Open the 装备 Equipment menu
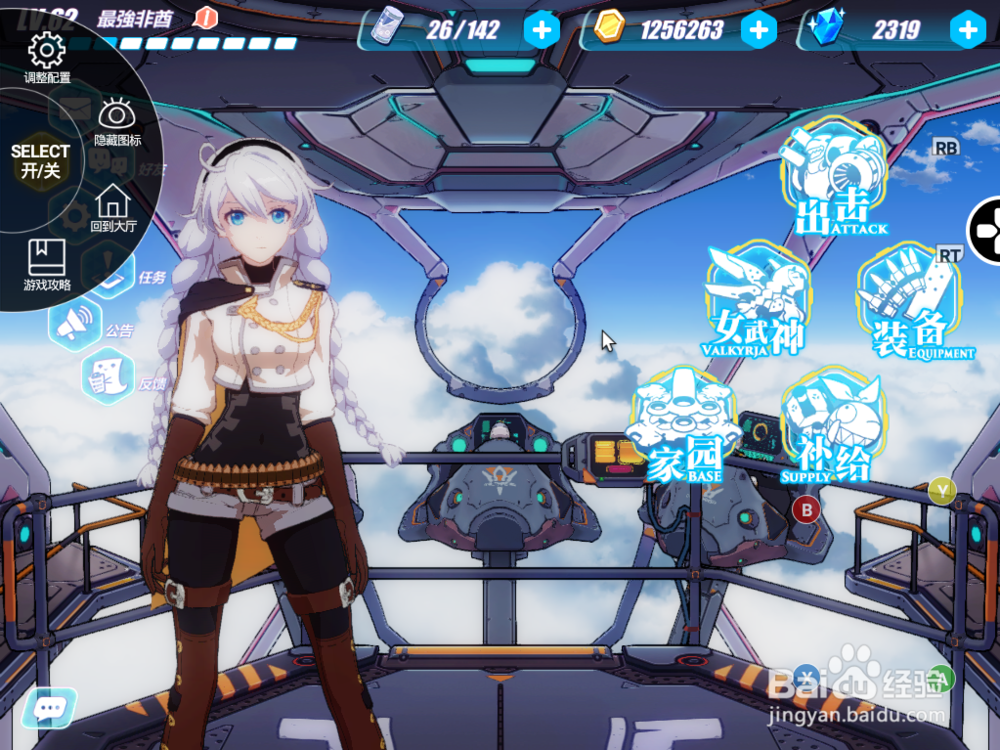This screenshot has height=750, width=1000. click(x=910, y=302)
